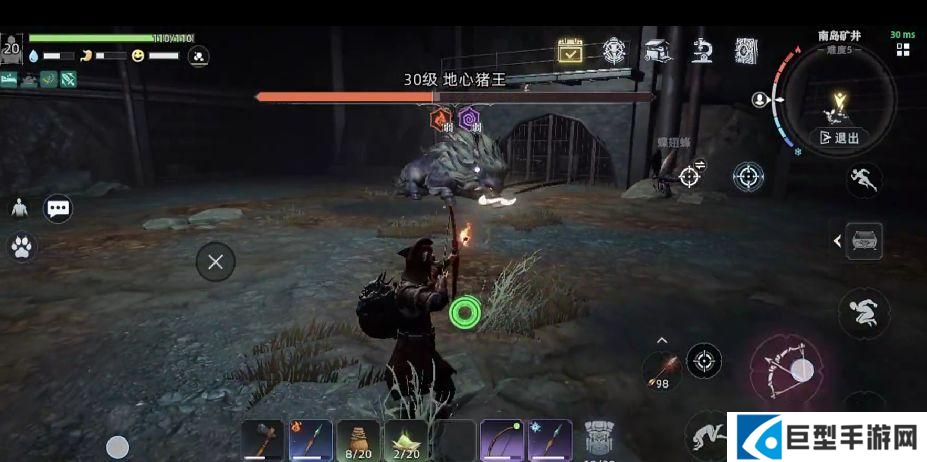This screenshot has width=927, height=462.
Task: Choose the arrow ammo slot with 98
Action: (x=661, y=371)
